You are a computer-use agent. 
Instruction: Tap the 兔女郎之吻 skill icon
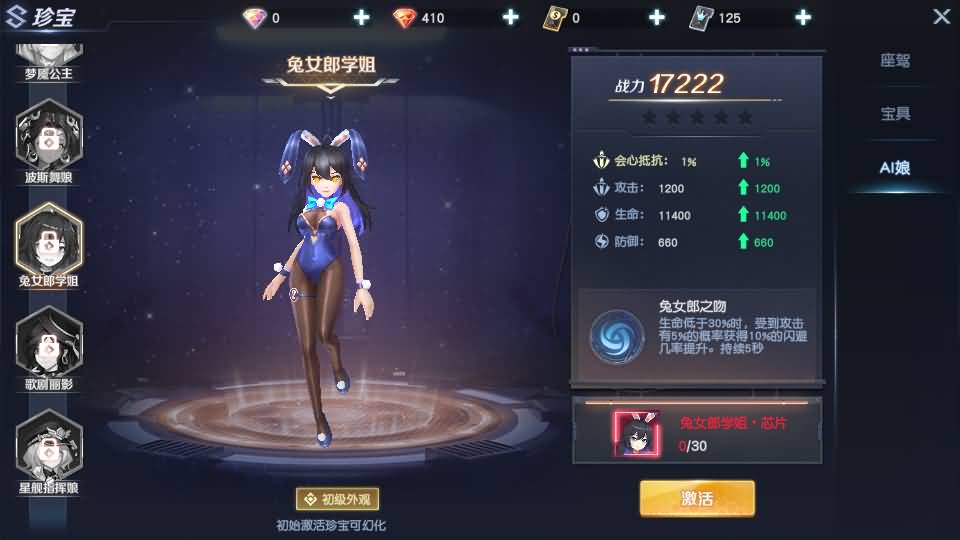[616, 335]
